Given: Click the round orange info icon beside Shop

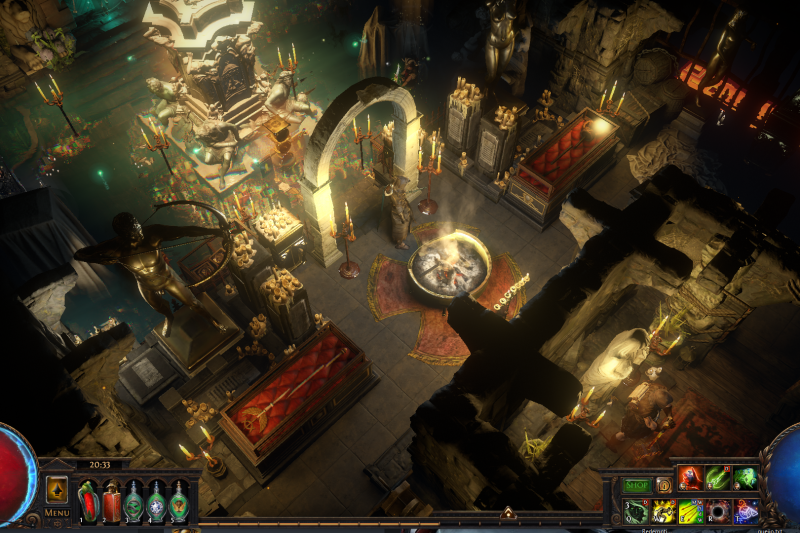Looking at the screenshot, I should [664, 485].
